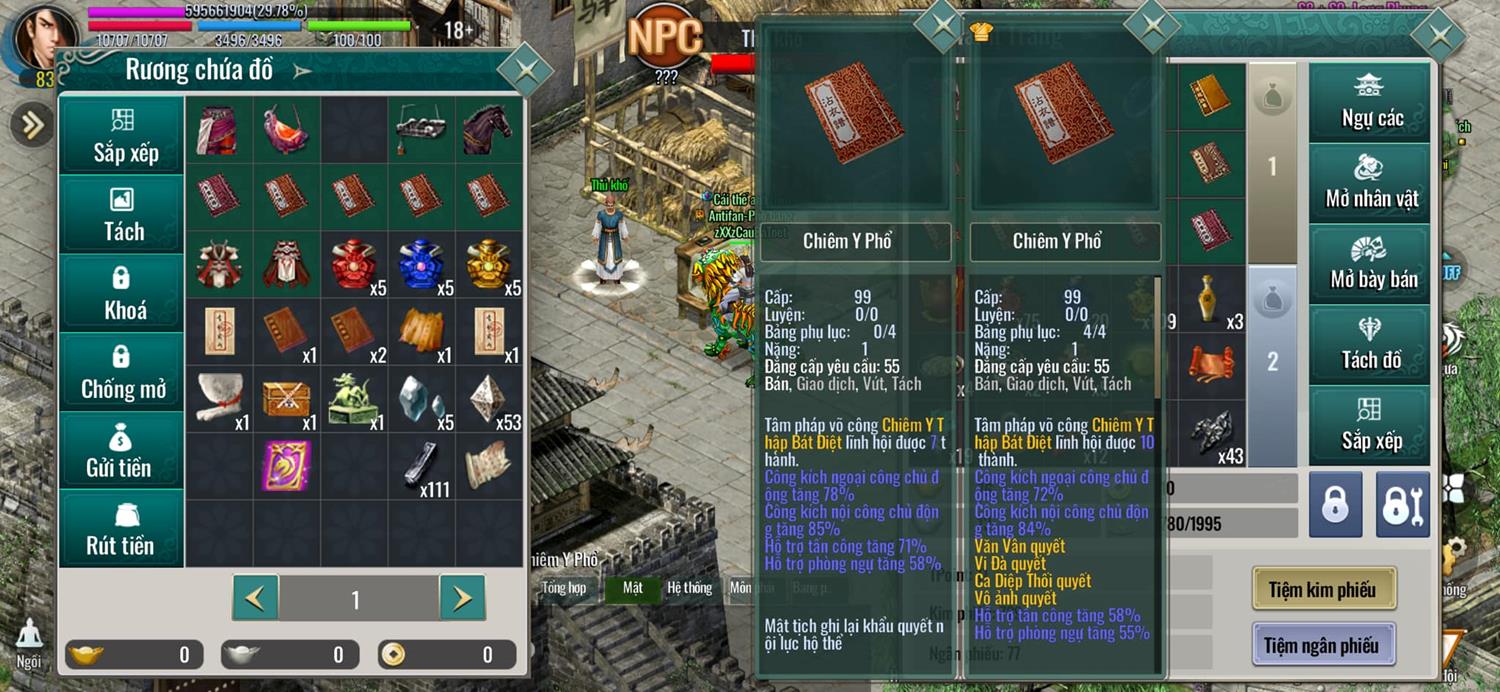1500x692 pixels.
Task: Open the Ngự các menu
Action: click(x=1371, y=102)
